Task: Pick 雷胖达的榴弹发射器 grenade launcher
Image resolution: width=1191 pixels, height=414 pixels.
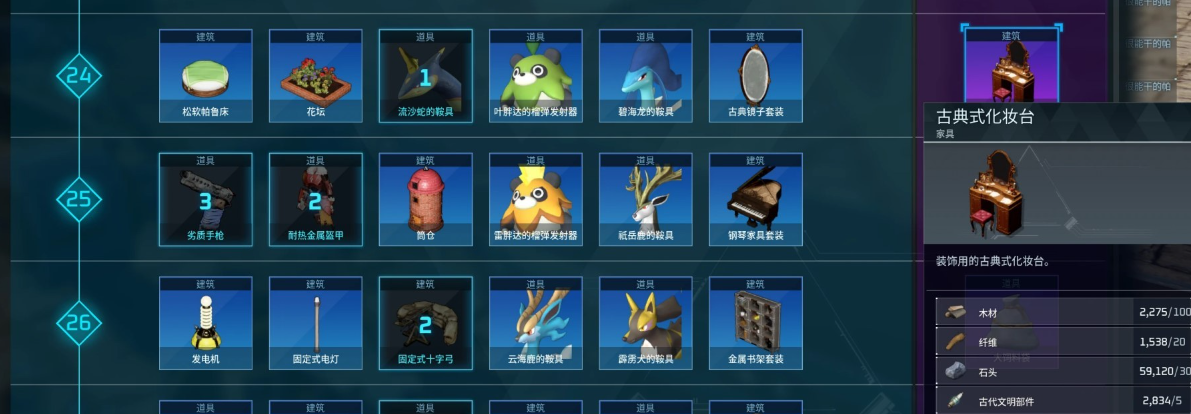Action: [x=535, y=200]
